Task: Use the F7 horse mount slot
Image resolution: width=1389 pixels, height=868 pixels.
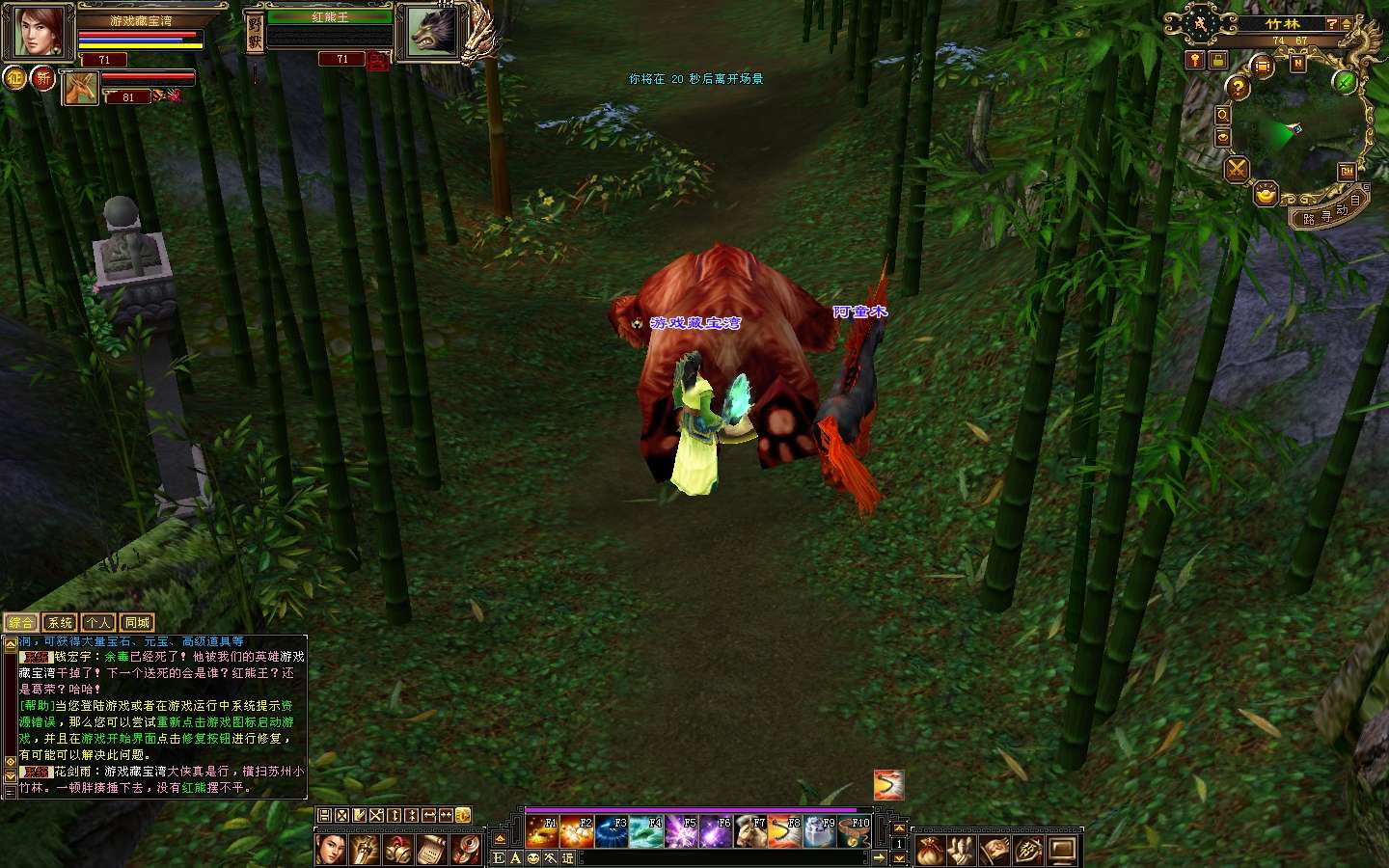Action: [x=750, y=831]
